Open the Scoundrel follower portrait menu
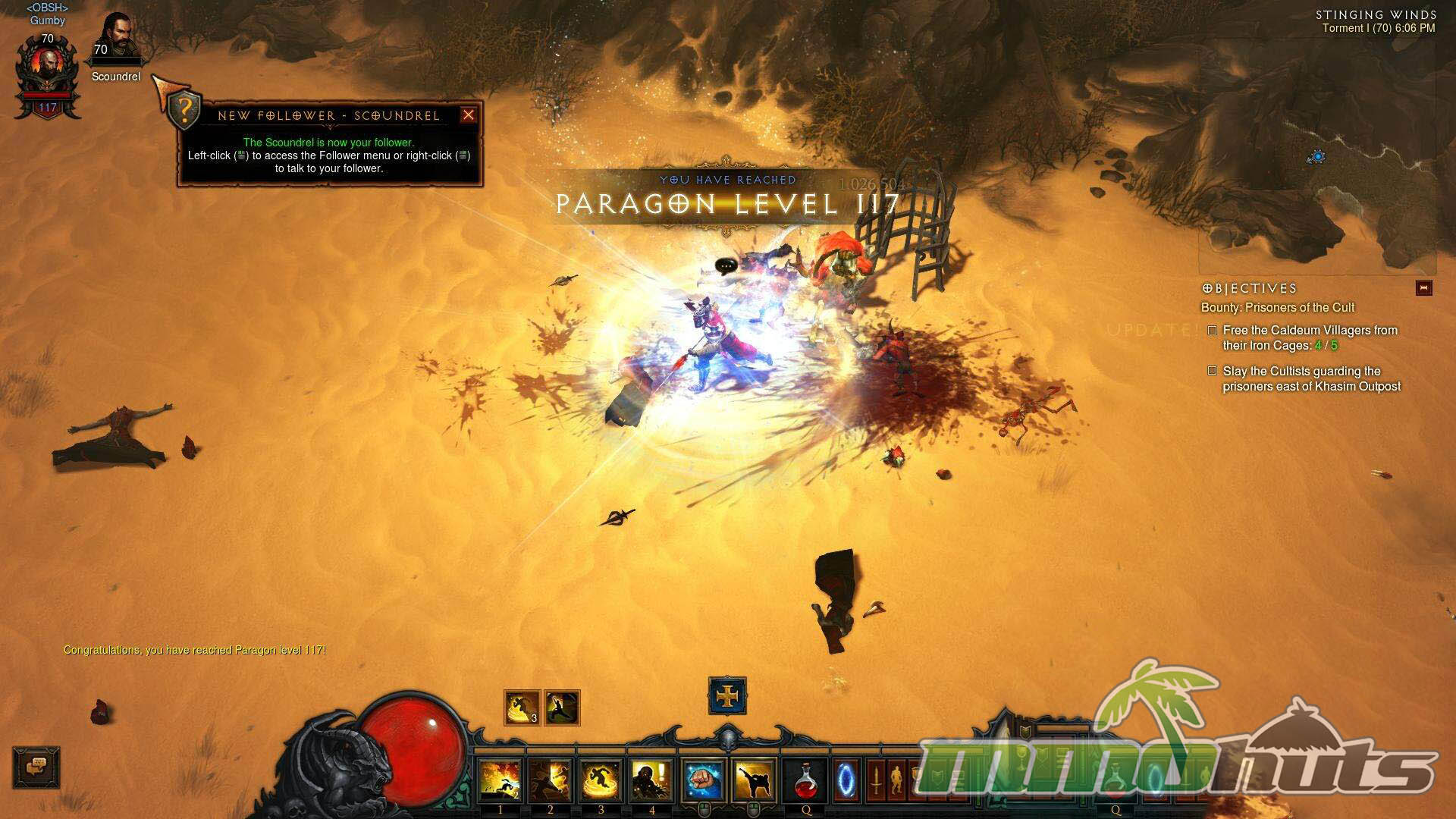This screenshot has height=819, width=1456. [x=116, y=36]
